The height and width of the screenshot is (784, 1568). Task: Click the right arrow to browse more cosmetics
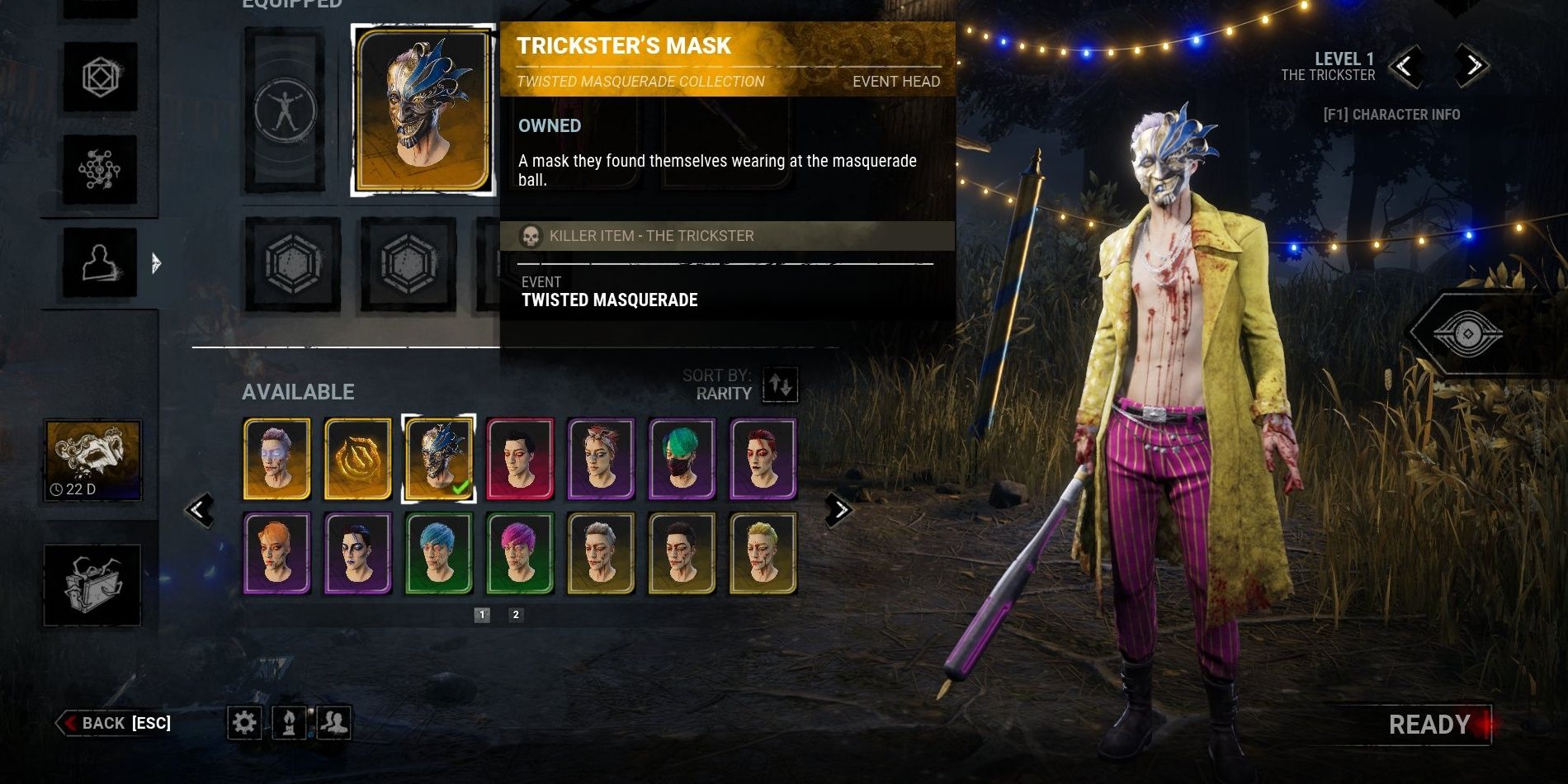click(x=840, y=509)
